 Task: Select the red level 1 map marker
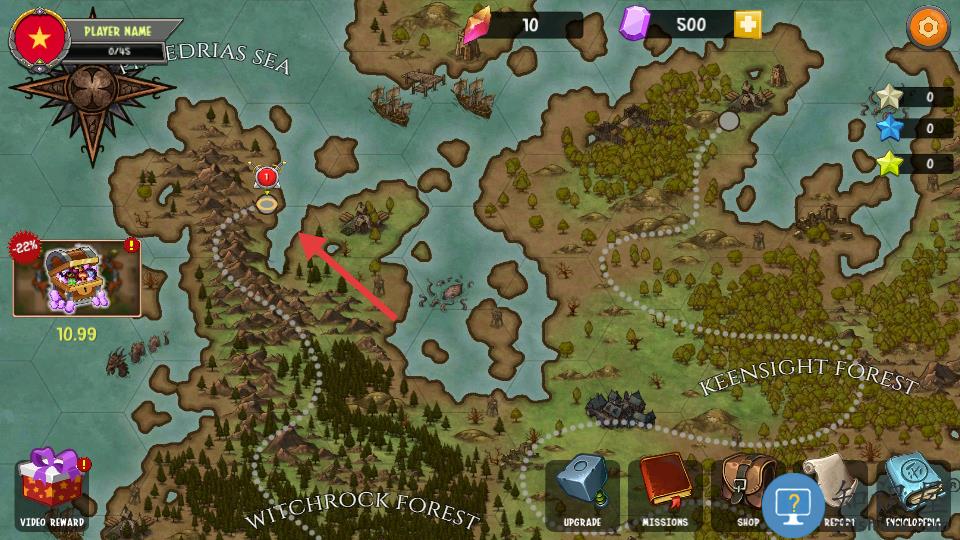pyautogui.click(x=266, y=179)
